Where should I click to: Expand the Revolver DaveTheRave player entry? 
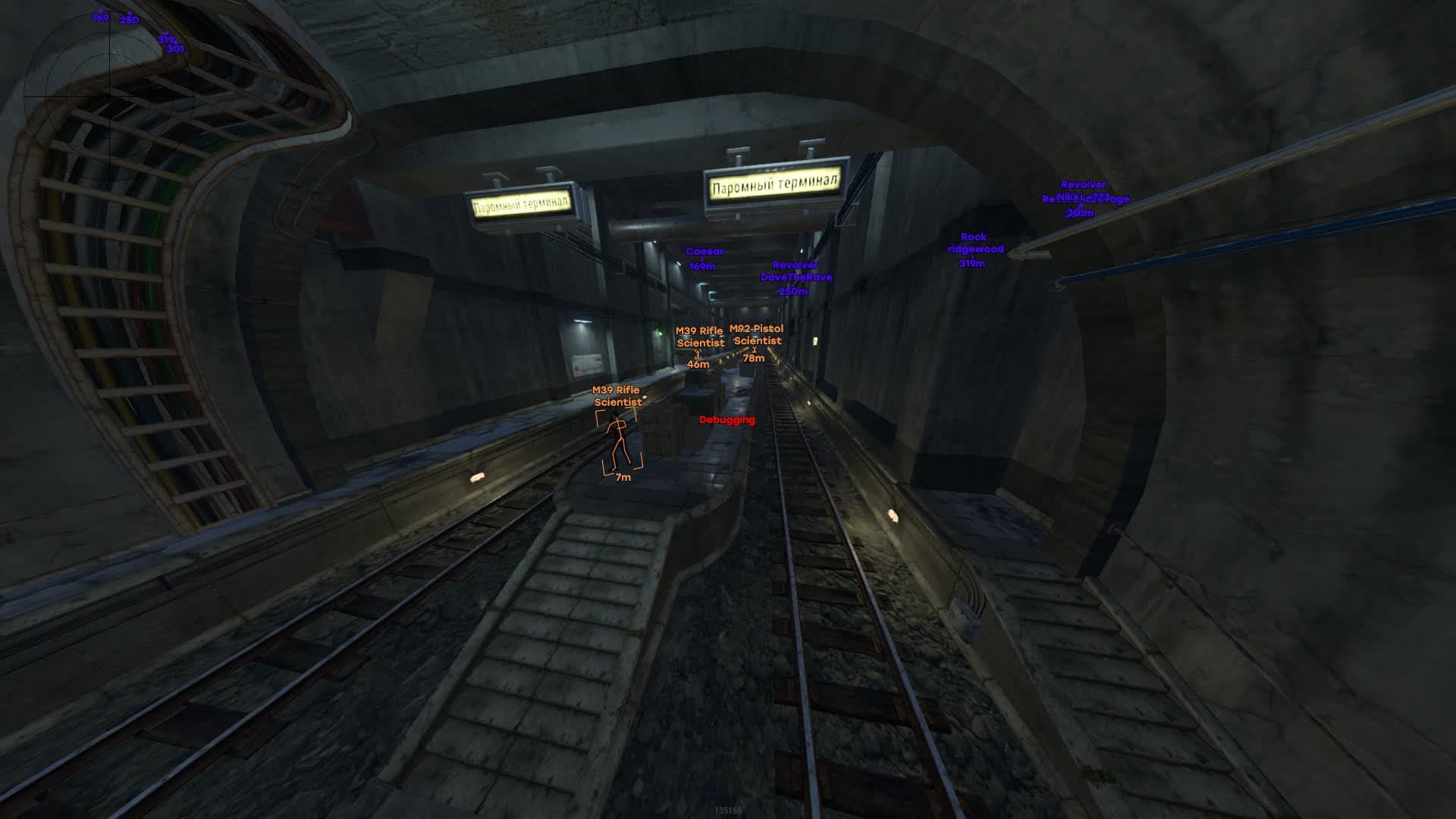795,277
